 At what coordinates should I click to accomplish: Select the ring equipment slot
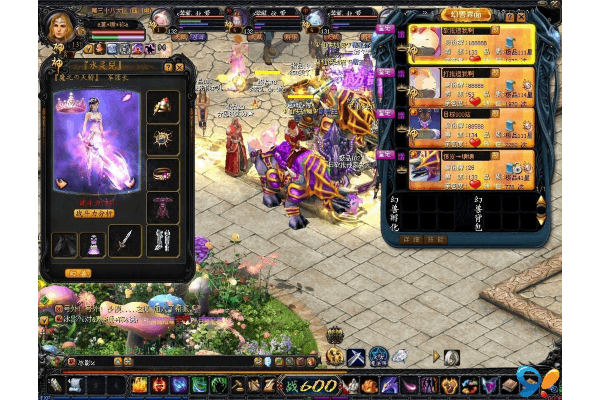click(163, 173)
